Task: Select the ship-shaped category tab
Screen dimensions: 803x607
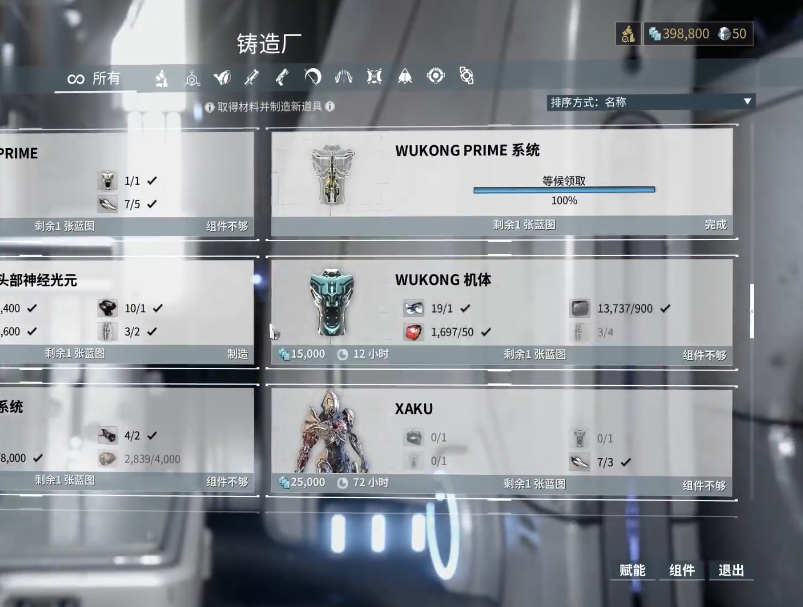Action: 405,76
